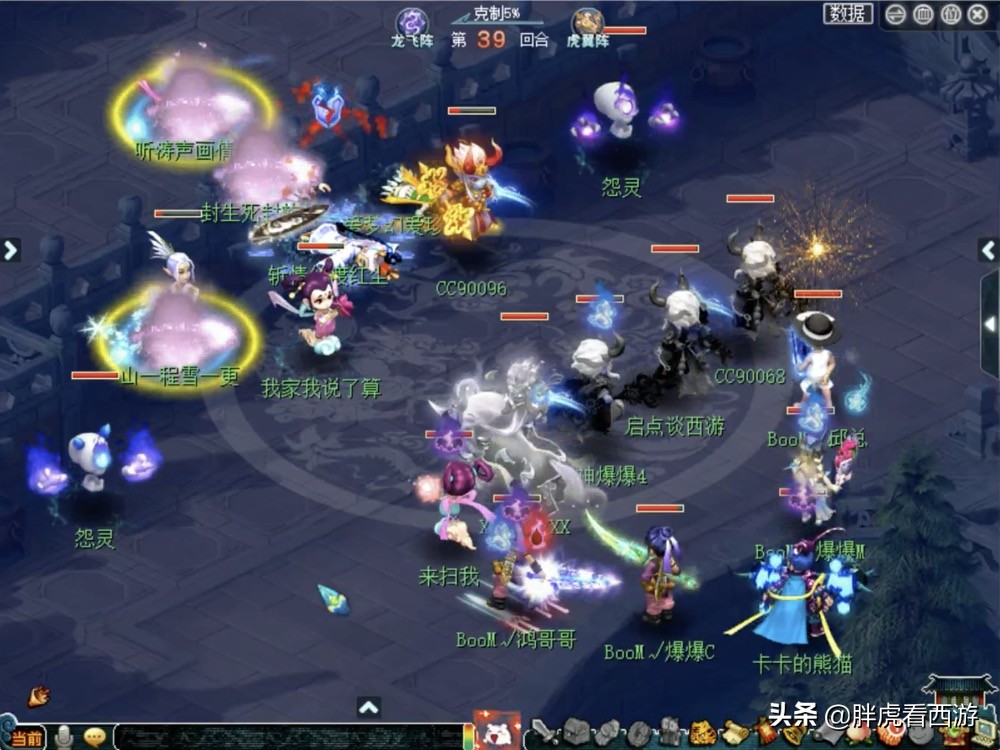Viewport: 1000px width, 750px height.
Task: Open the 数据 battle data panel
Action: pos(848,14)
